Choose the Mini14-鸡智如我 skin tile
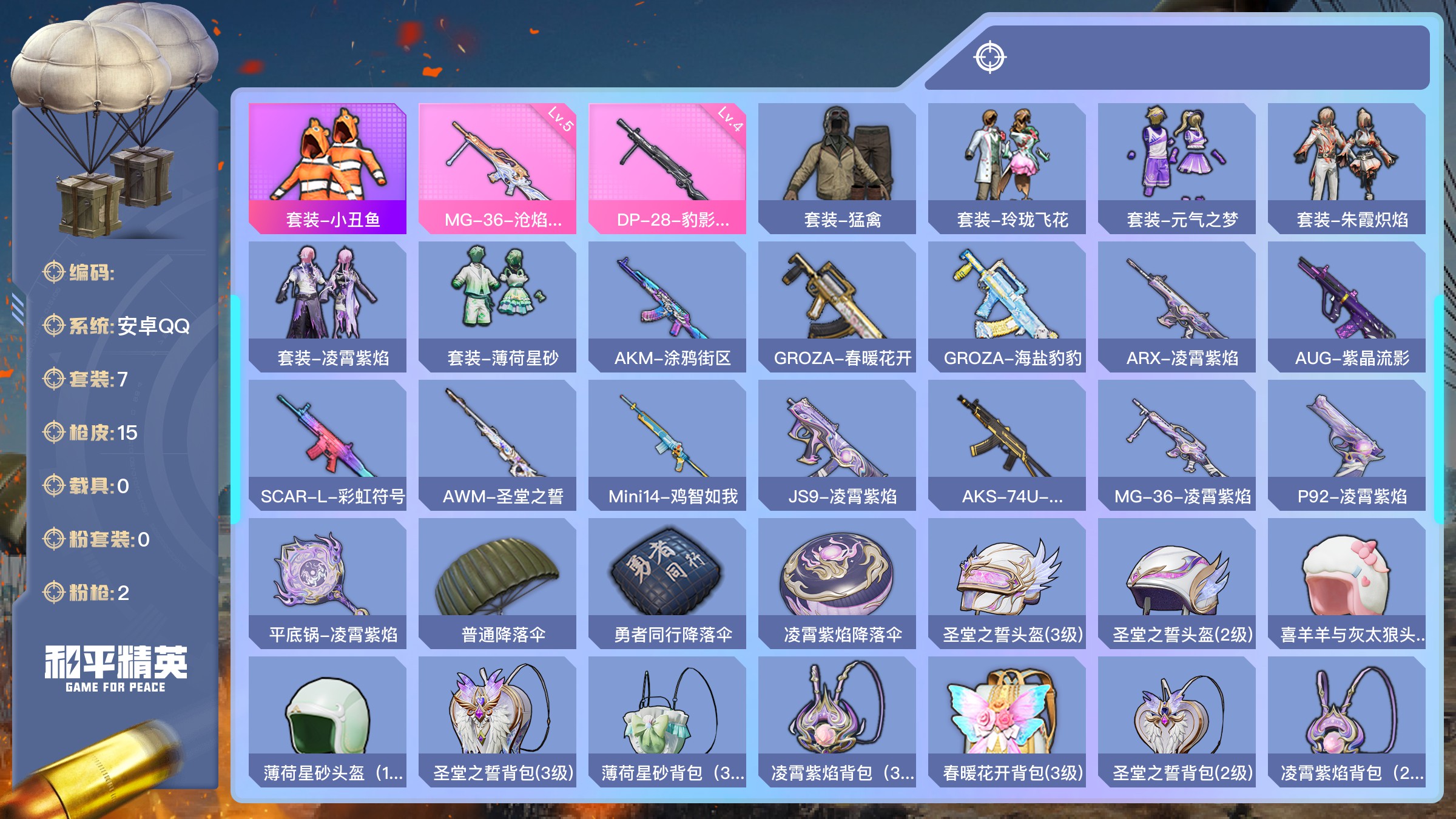Image resolution: width=1456 pixels, height=819 pixels. click(667, 445)
